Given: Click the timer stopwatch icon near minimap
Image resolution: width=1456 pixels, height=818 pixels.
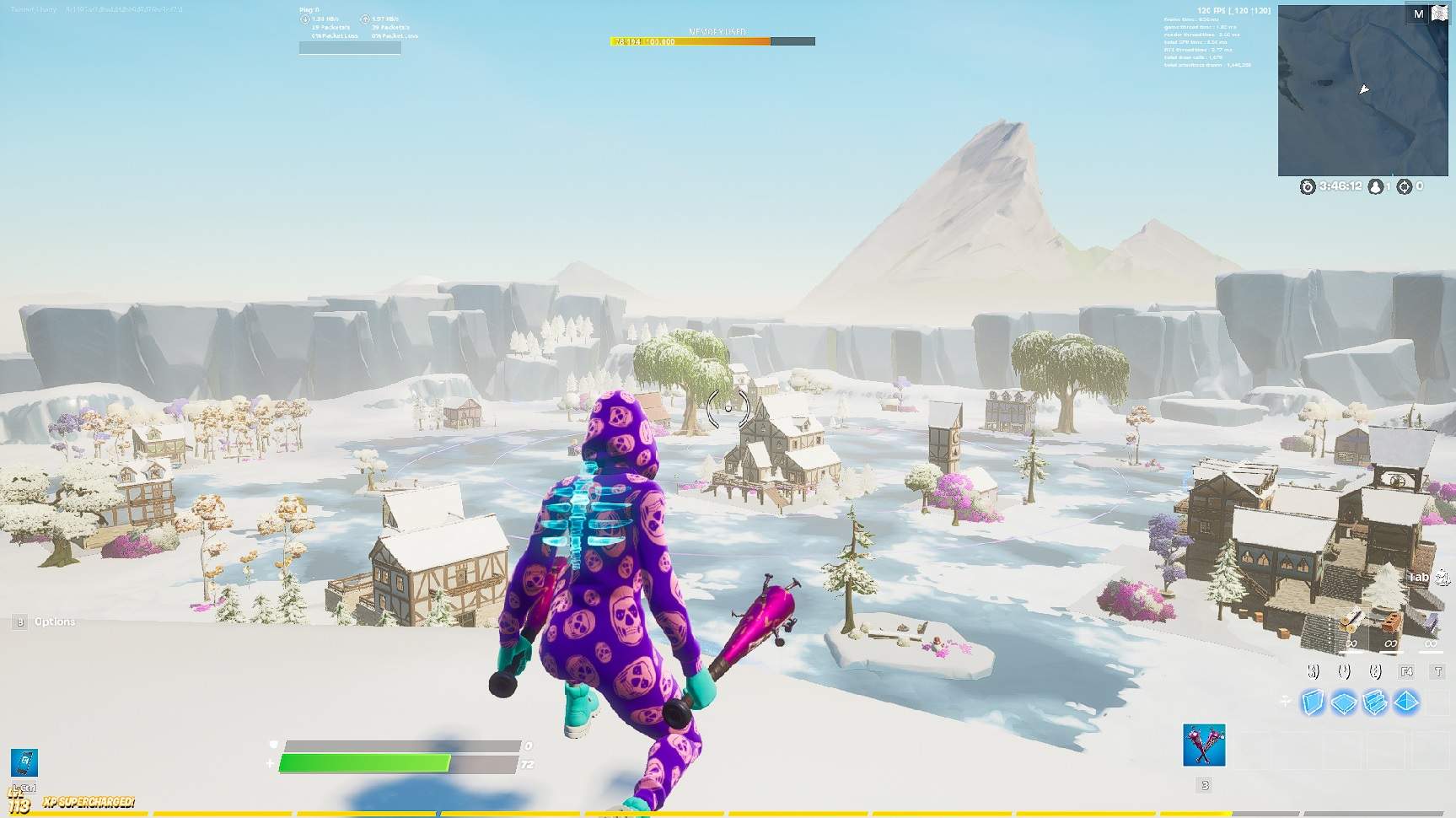Looking at the screenshot, I should click(x=1308, y=187).
